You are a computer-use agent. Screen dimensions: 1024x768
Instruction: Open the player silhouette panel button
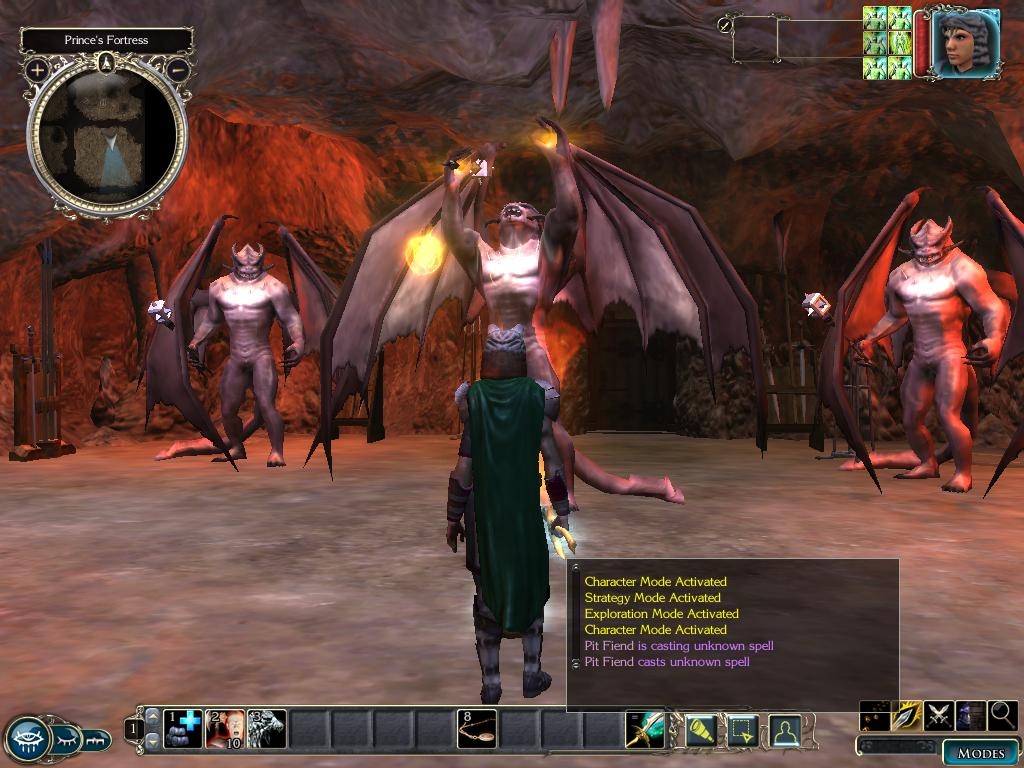784,732
